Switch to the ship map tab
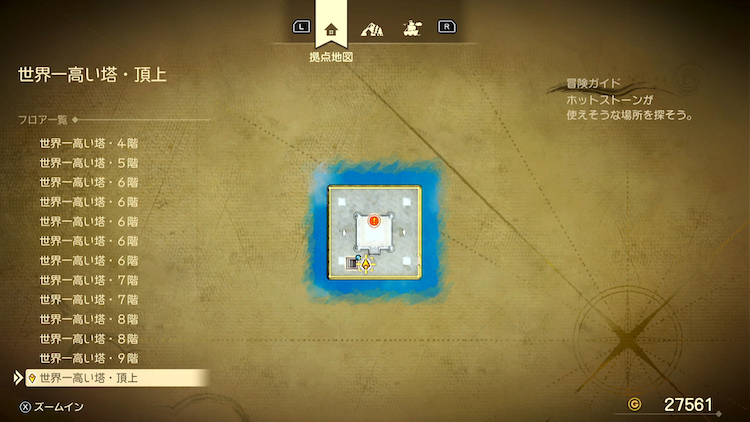The image size is (750, 422). click(x=410, y=27)
